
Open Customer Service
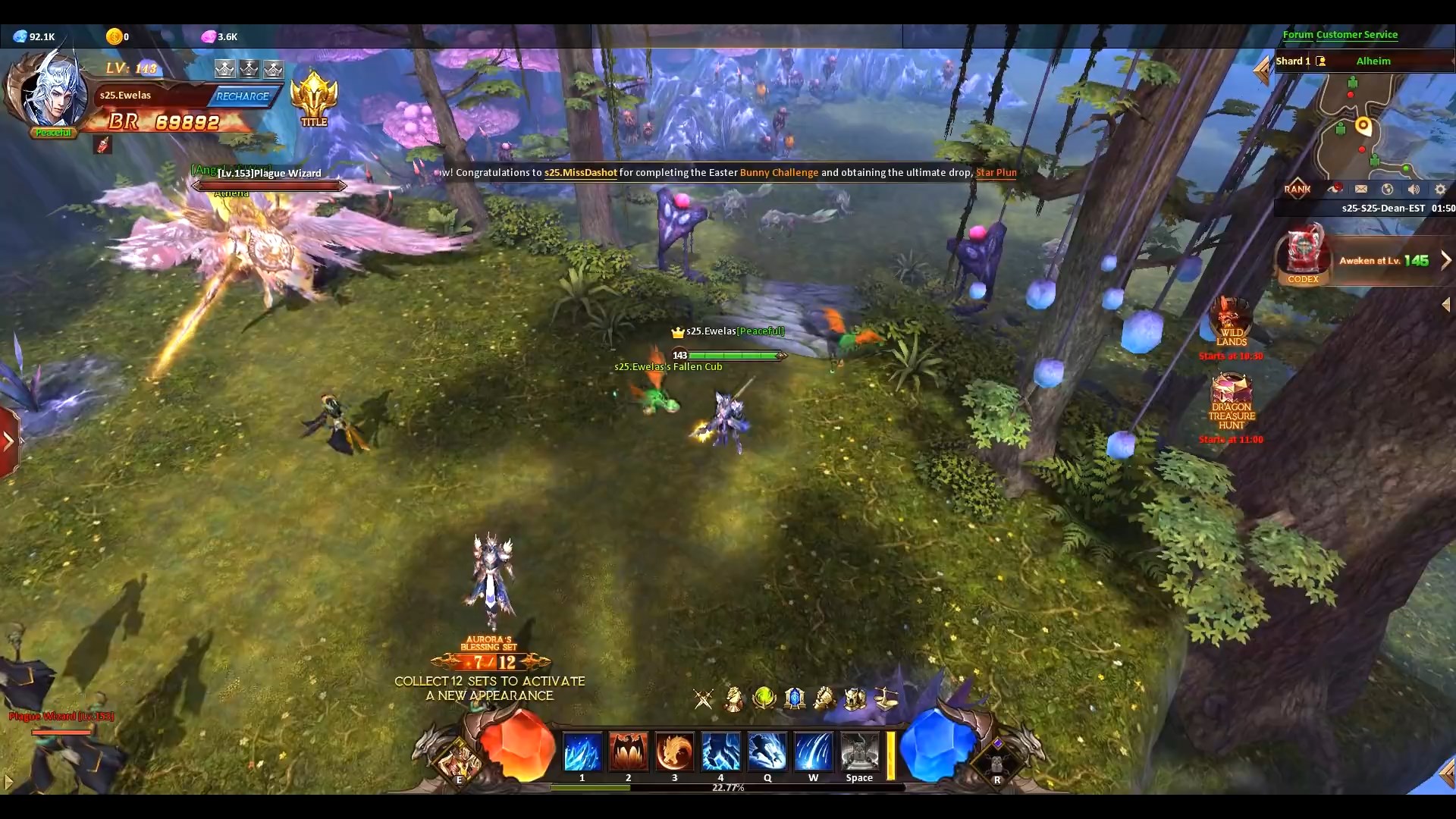tap(1356, 35)
